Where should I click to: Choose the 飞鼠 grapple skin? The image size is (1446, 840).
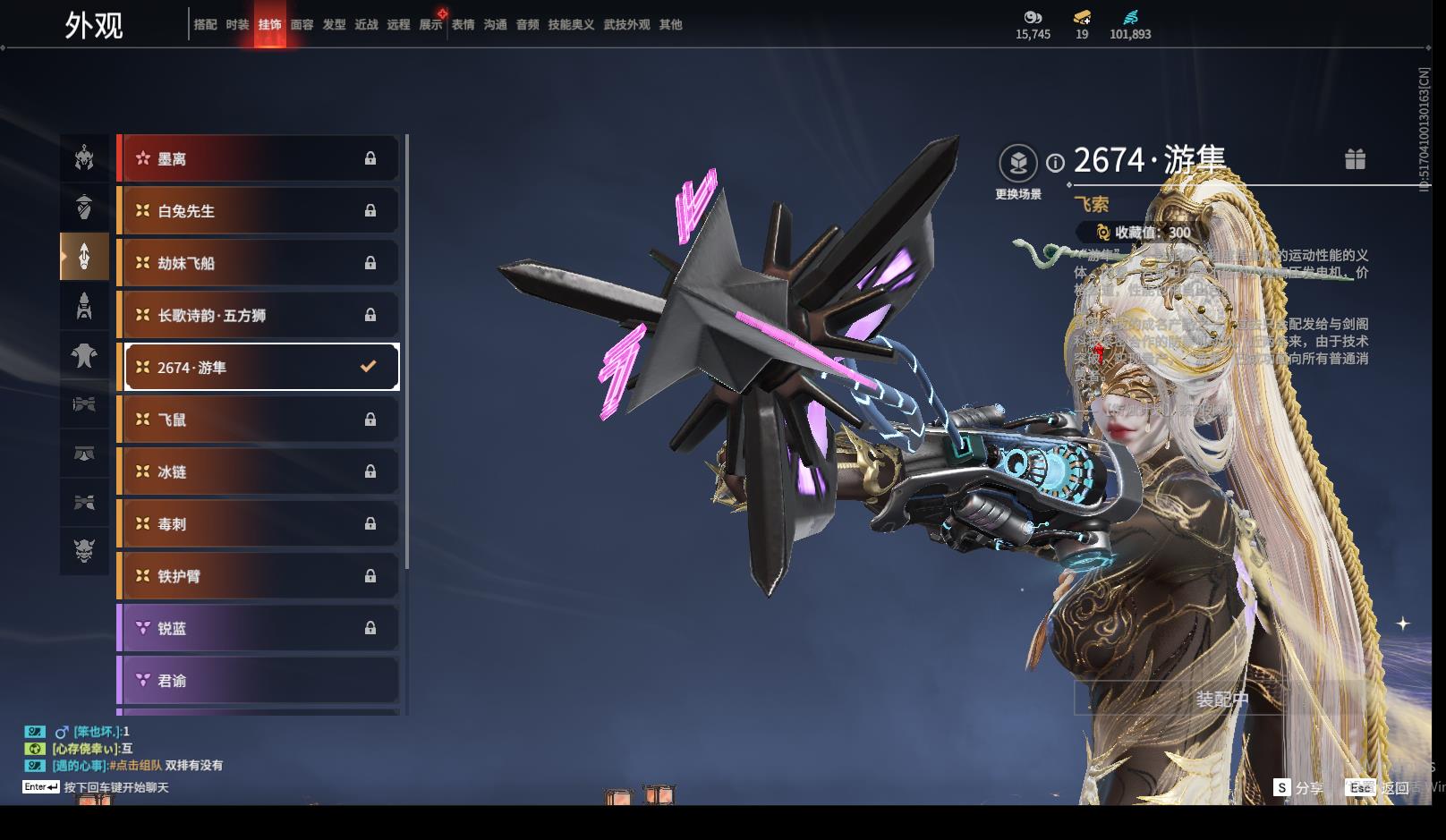click(x=259, y=420)
